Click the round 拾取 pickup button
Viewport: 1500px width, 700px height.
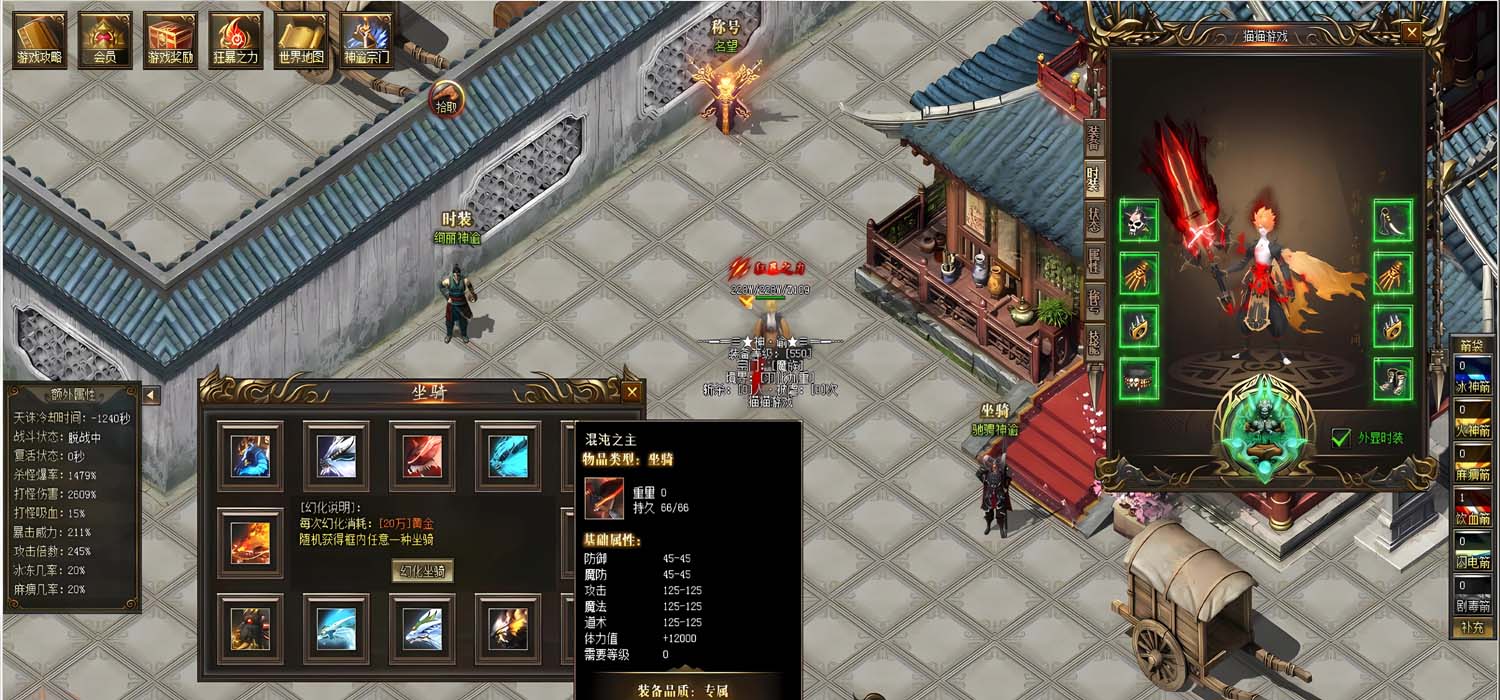[x=447, y=99]
